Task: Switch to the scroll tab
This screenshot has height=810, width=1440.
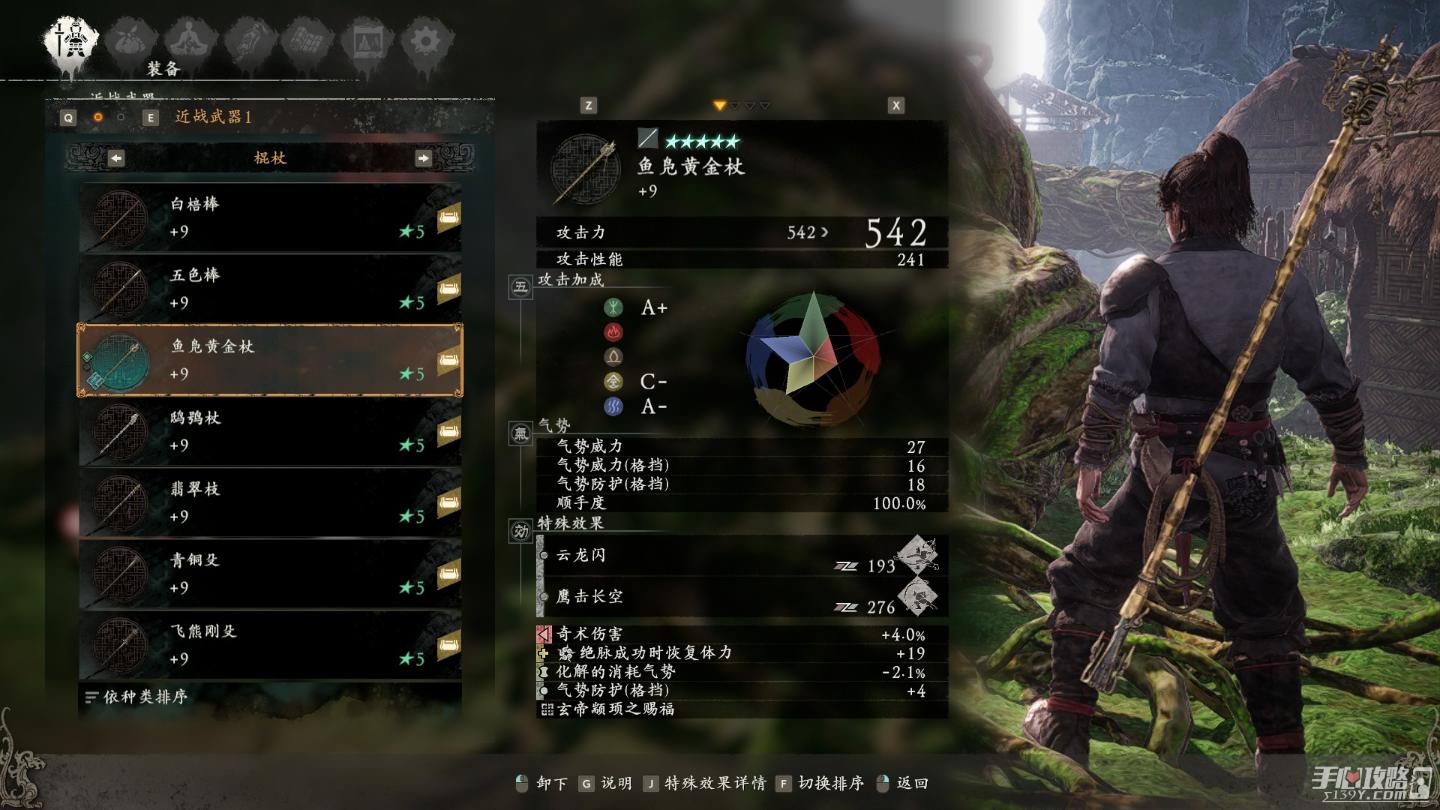Action: 249,41
